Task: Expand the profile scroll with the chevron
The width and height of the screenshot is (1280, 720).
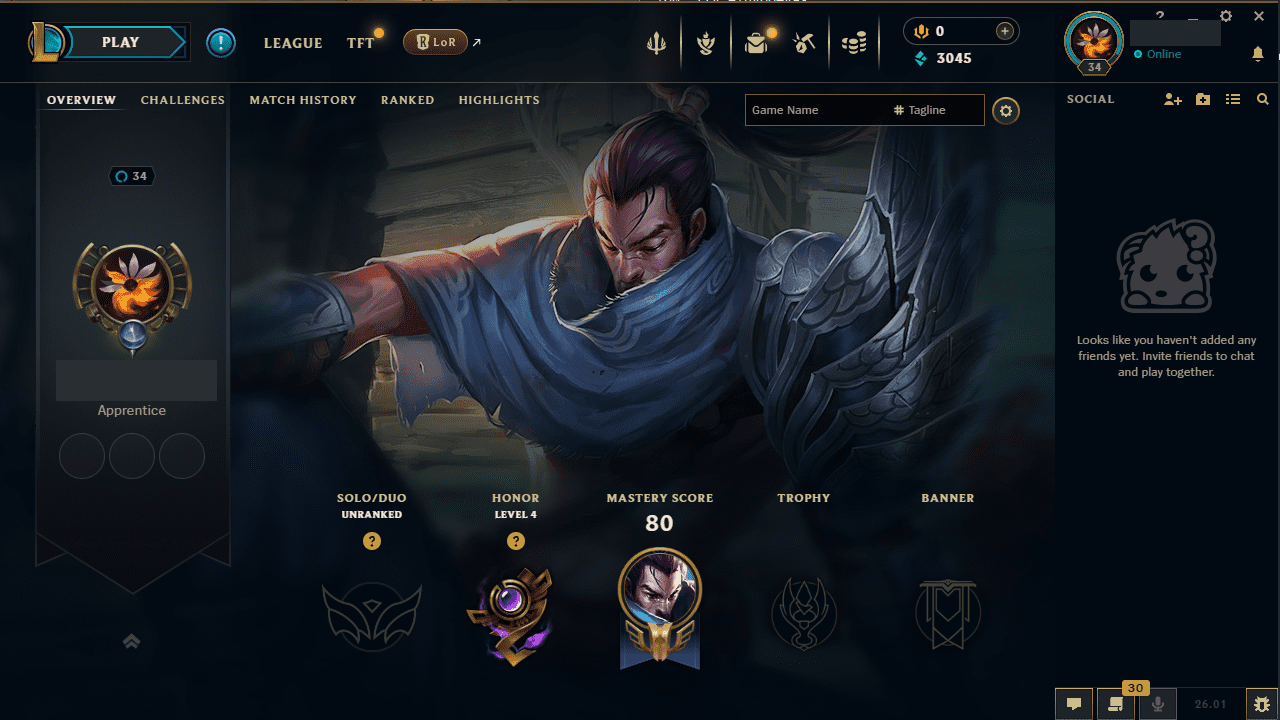Action: [131, 641]
